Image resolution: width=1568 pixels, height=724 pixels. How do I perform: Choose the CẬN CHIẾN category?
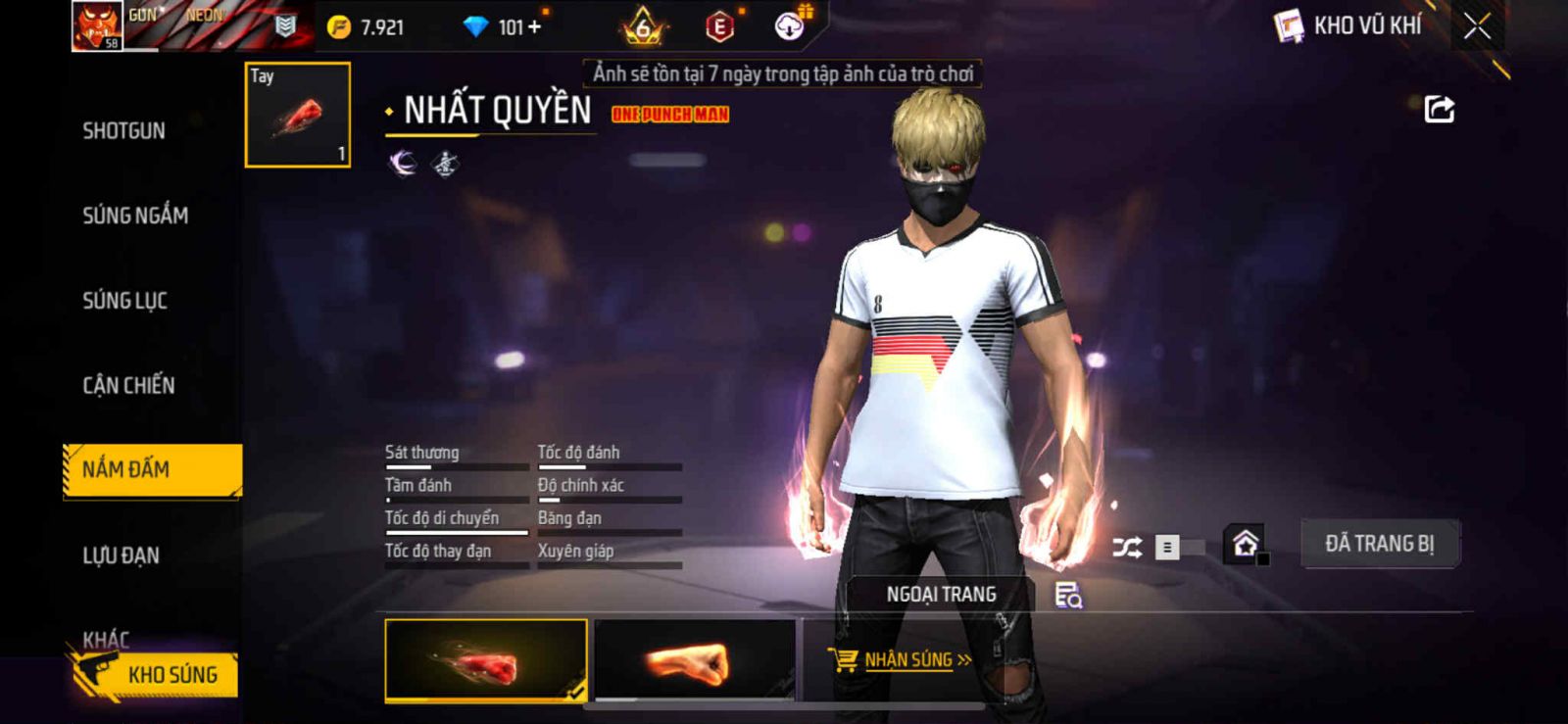coord(128,385)
